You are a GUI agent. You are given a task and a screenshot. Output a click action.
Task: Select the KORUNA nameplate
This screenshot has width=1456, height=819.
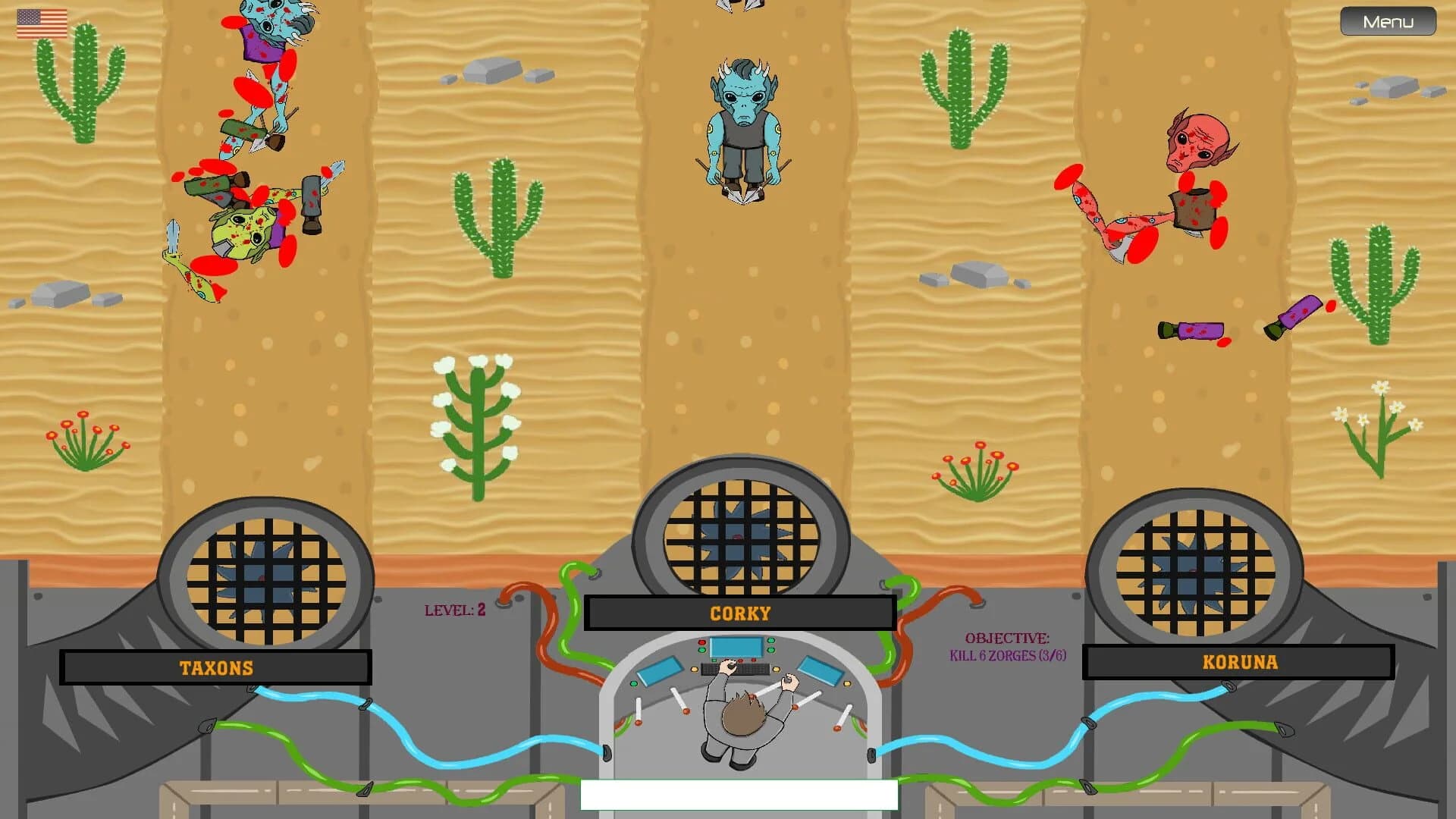[x=1240, y=661]
